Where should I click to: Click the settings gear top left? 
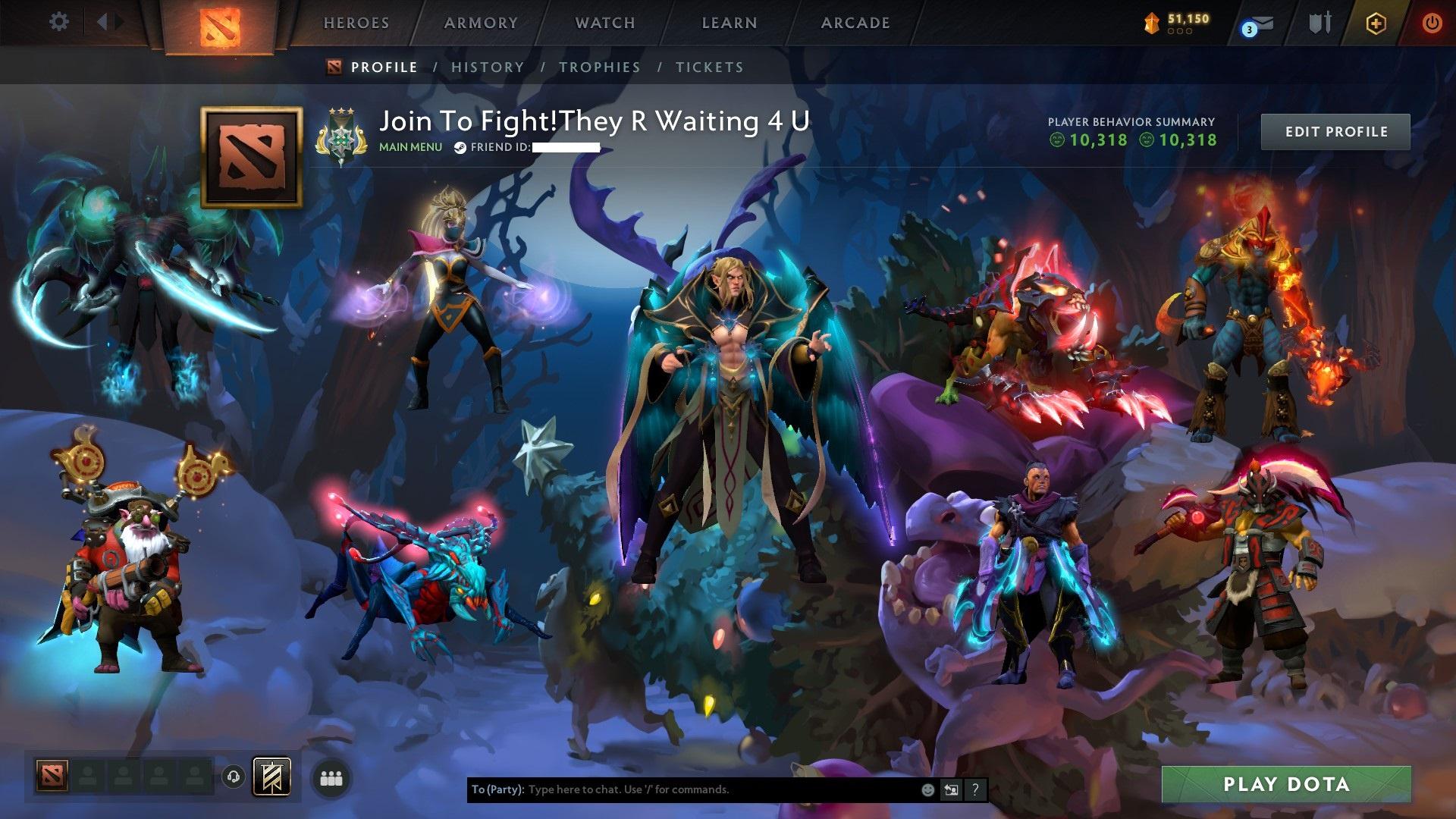tap(59, 22)
